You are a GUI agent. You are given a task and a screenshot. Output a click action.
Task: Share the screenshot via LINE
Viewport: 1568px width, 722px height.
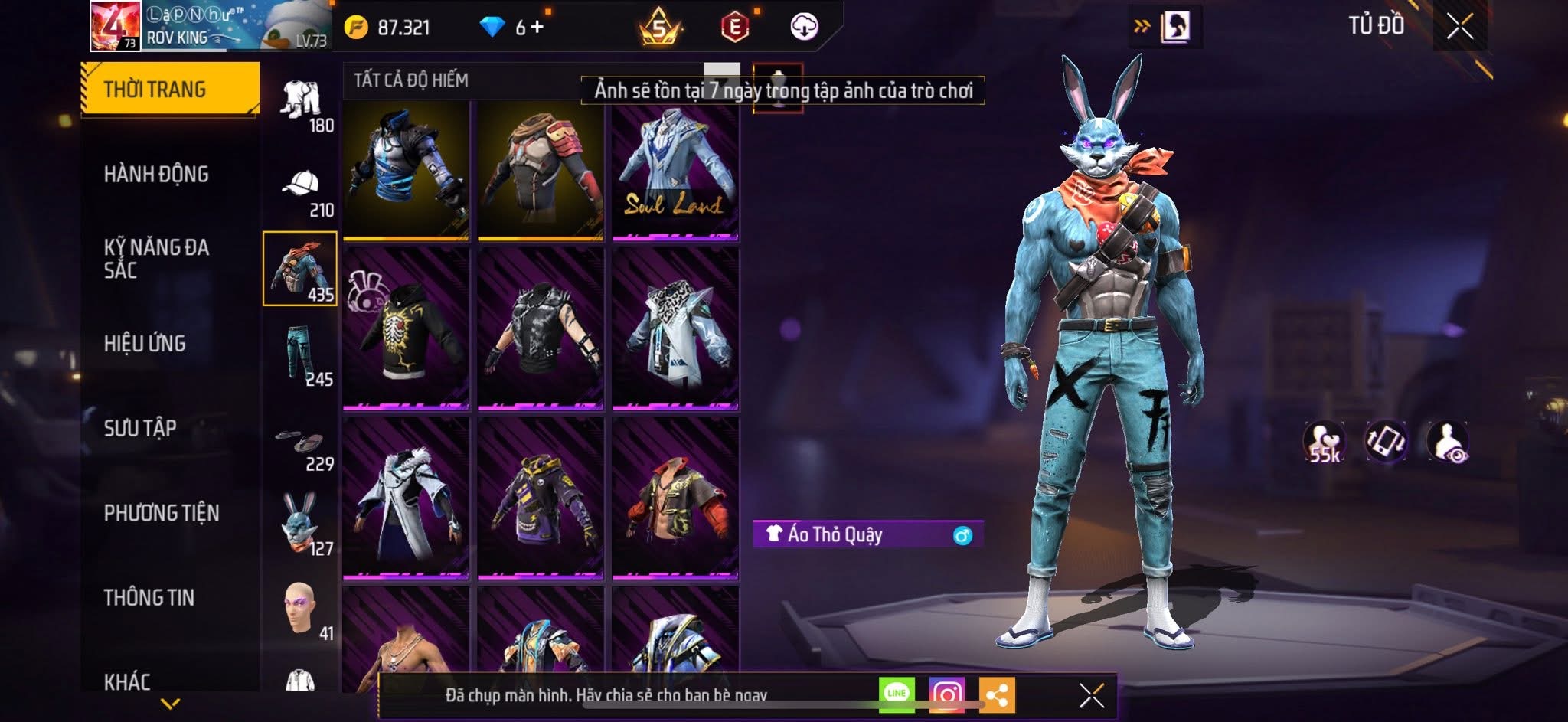tap(897, 694)
